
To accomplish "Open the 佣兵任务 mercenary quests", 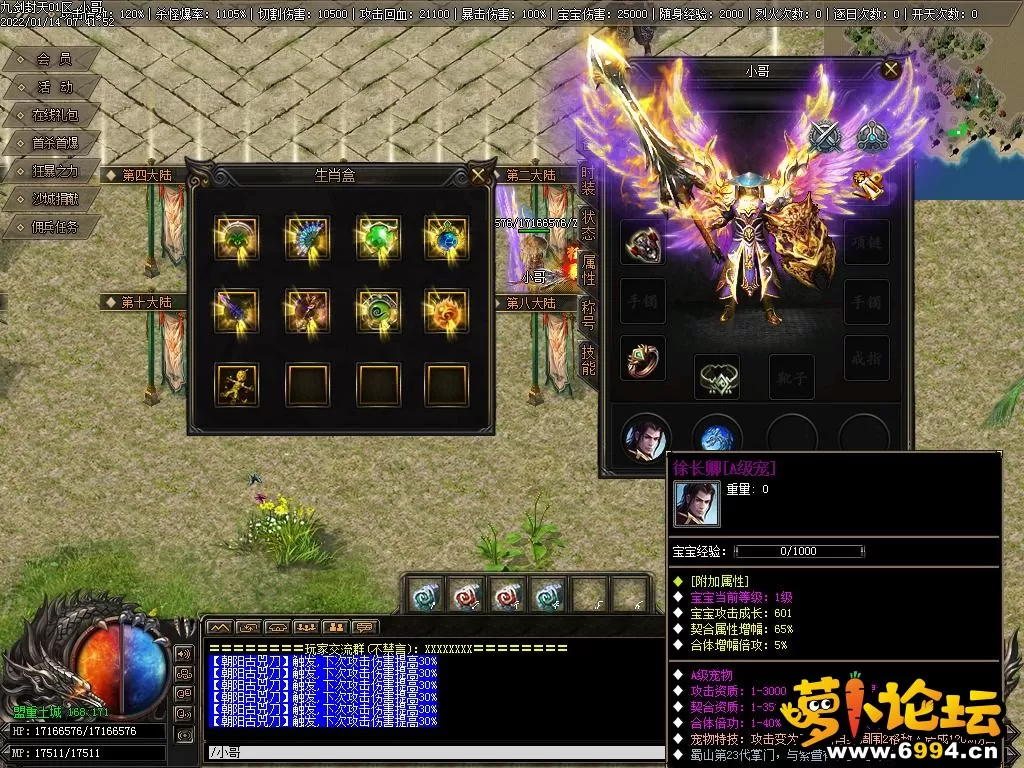I will point(54,227).
